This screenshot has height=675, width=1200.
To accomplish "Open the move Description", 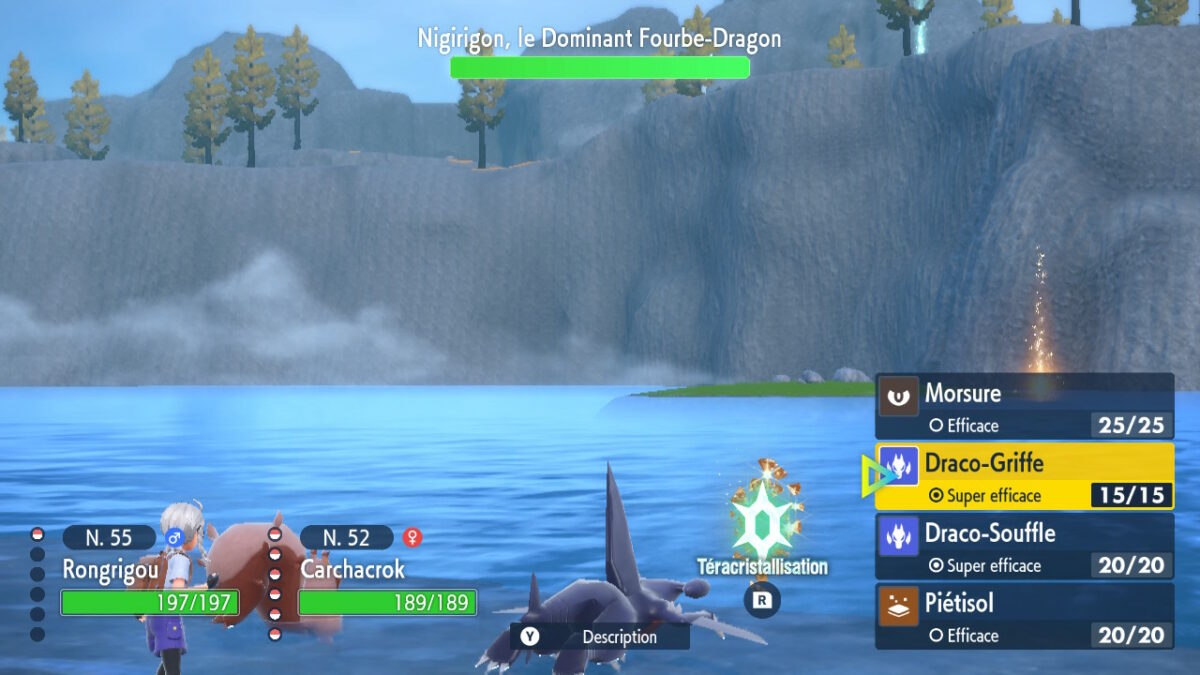I will pyautogui.click(x=600, y=637).
